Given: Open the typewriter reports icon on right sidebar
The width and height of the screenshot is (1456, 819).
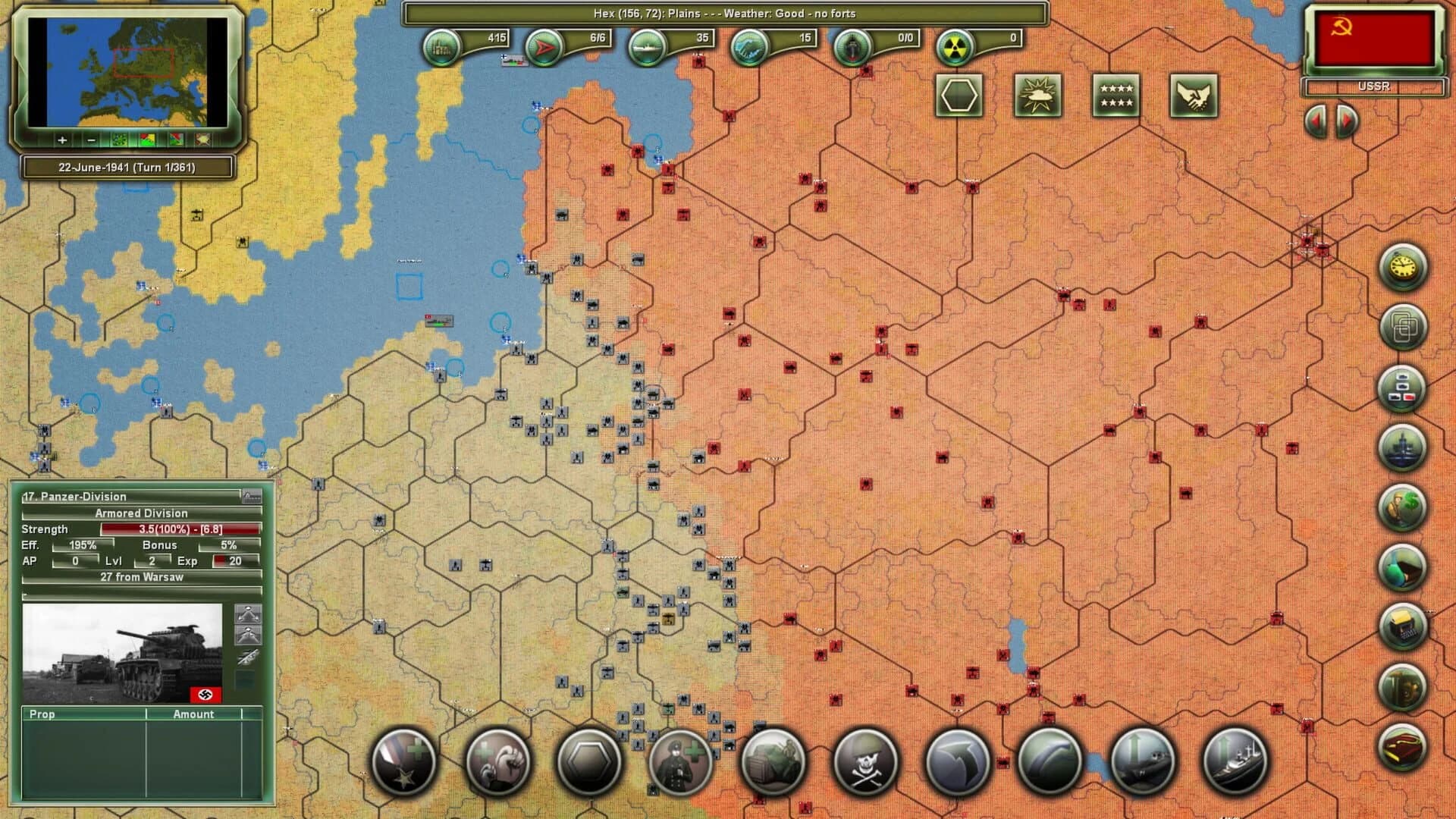Looking at the screenshot, I should (x=1401, y=625).
